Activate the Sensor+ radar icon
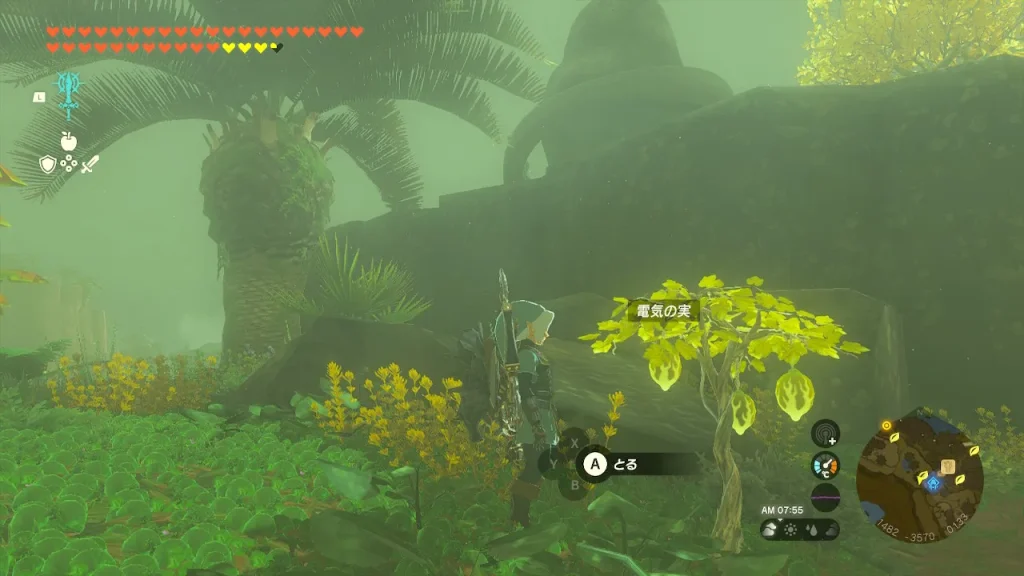The height and width of the screenshot is (576, 1024). pyautogui.click(x=825, y=433)
